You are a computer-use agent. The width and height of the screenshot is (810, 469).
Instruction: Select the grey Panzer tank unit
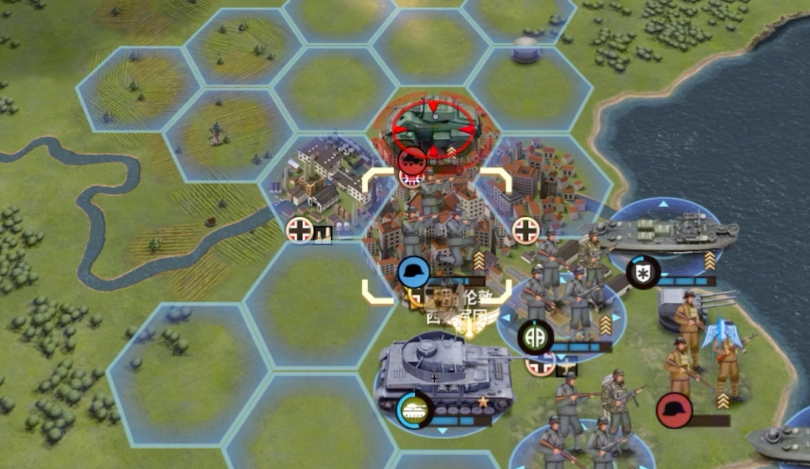pyautogui.click(x=440, y=375)
